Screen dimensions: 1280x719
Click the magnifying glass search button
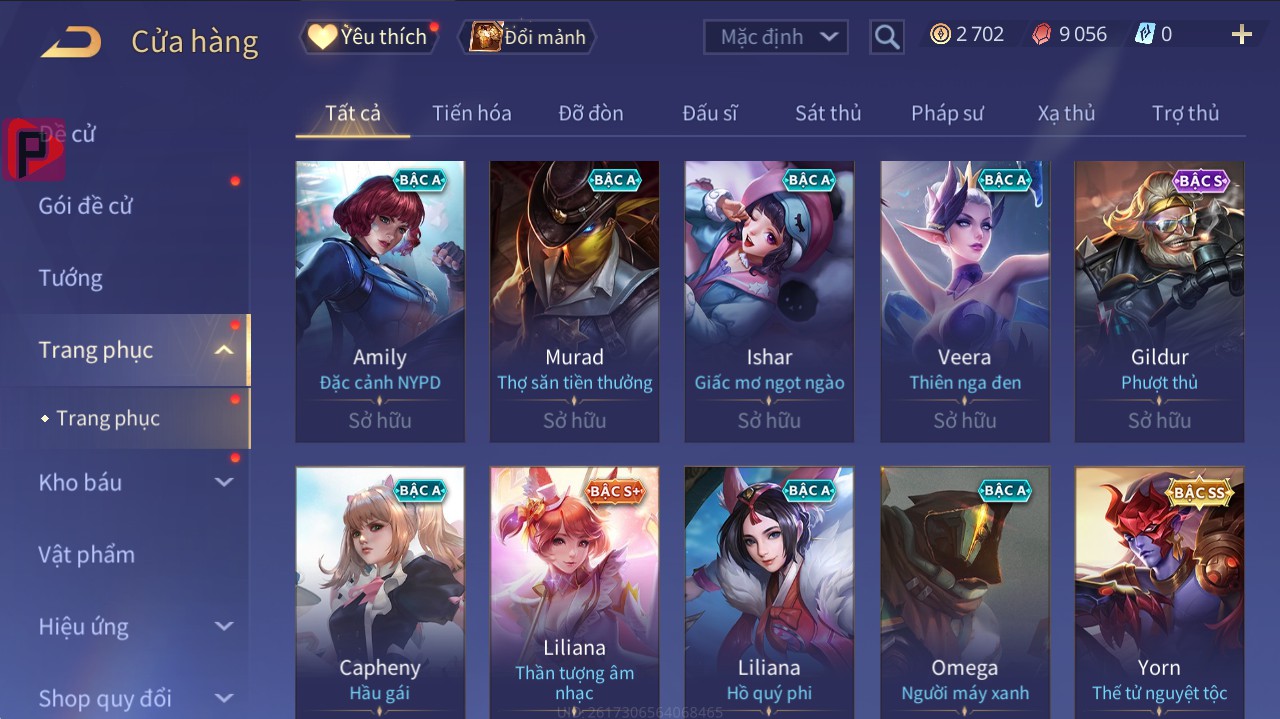coord(886,37)
